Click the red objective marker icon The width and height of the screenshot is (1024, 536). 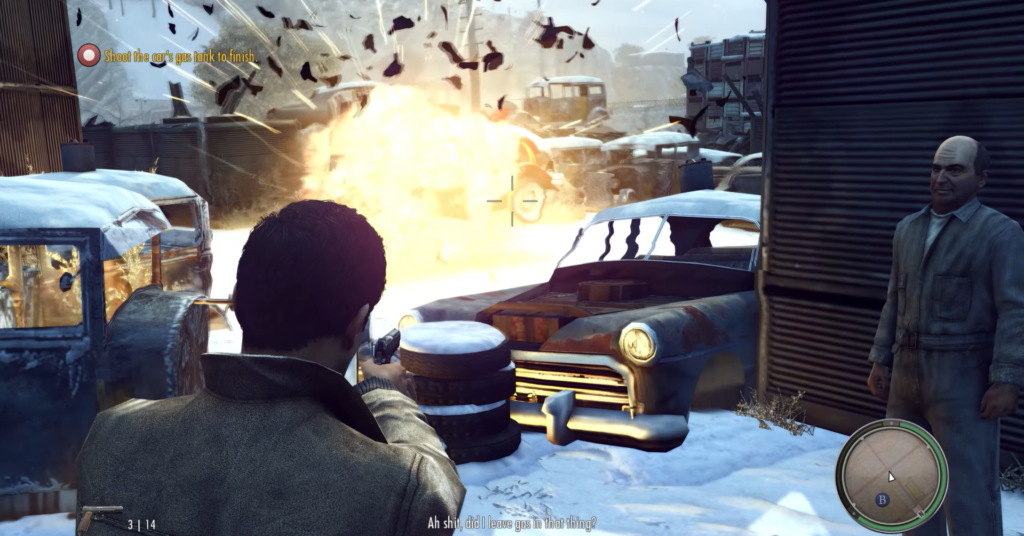(x=89, y=56)
